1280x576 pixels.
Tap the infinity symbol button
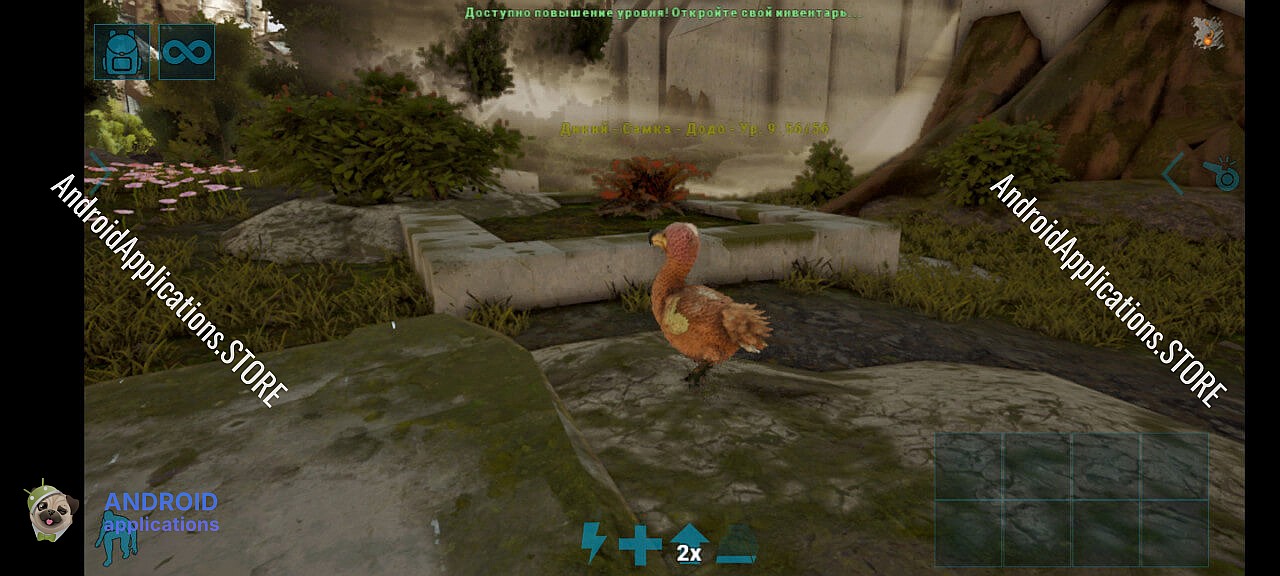(187, 52)
